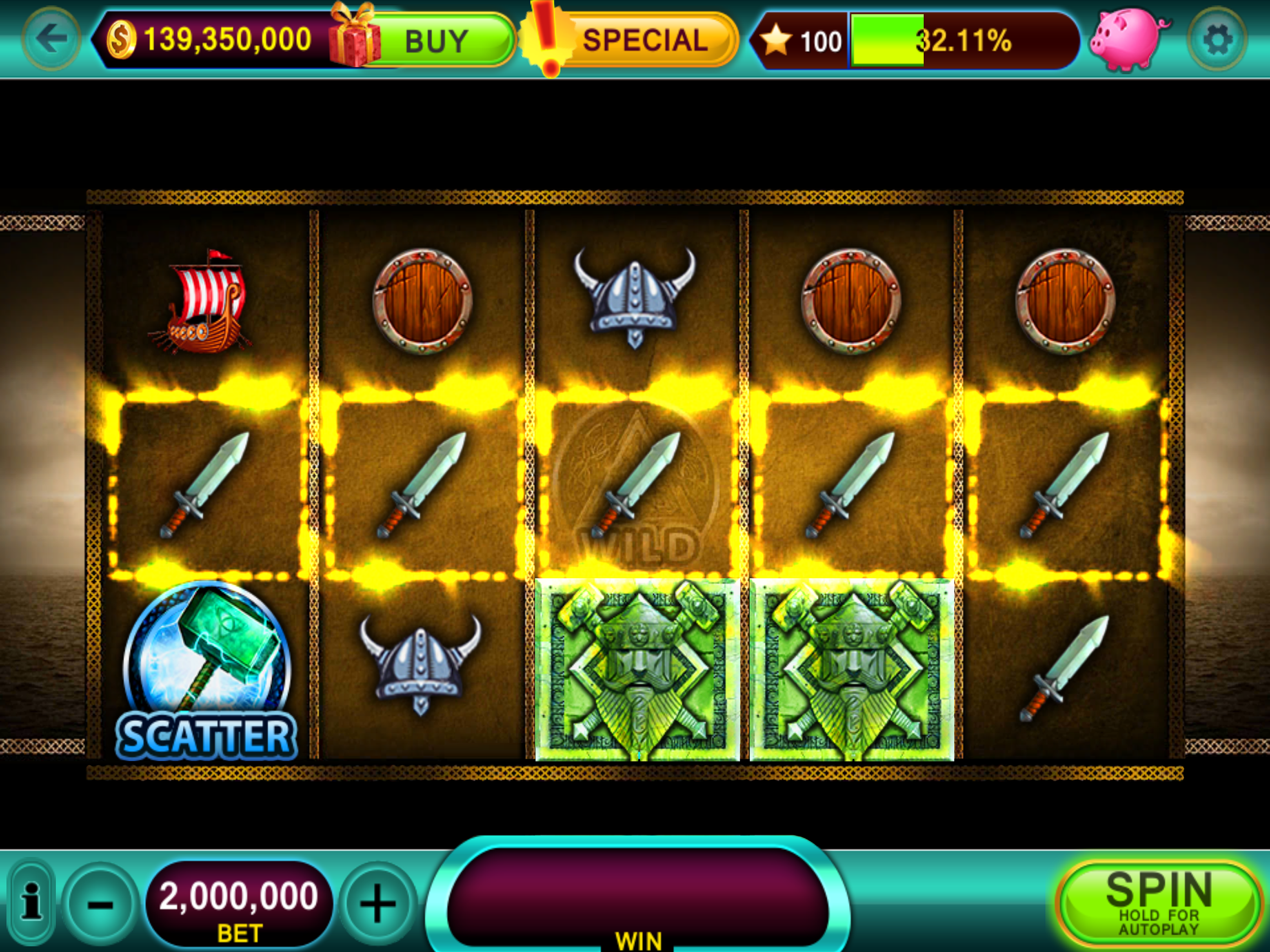Screen dimensions: 1270x952
Task: Show the paytable info panel
Action: pyautogui.click(x=32, y=902)
